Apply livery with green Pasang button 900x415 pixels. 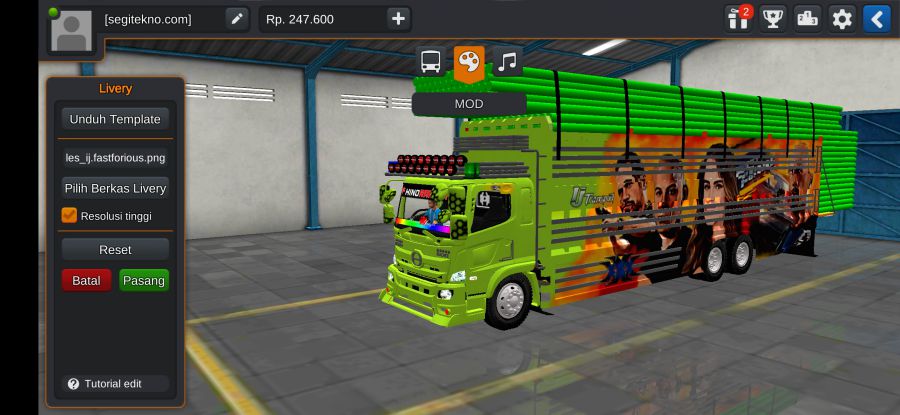[x=144, y=281]
